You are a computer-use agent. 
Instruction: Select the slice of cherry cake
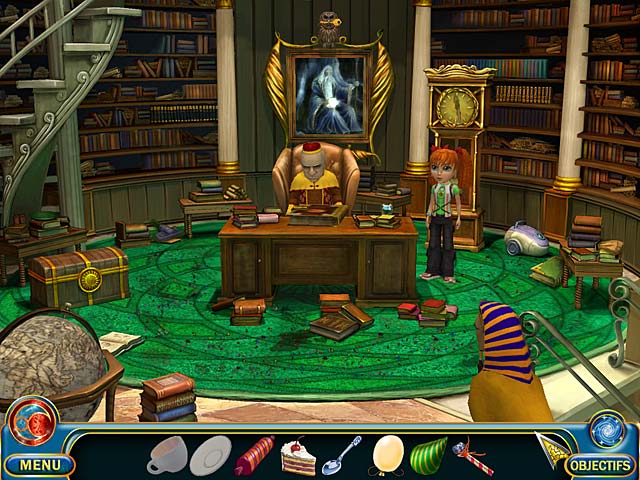tap(297, 456)
